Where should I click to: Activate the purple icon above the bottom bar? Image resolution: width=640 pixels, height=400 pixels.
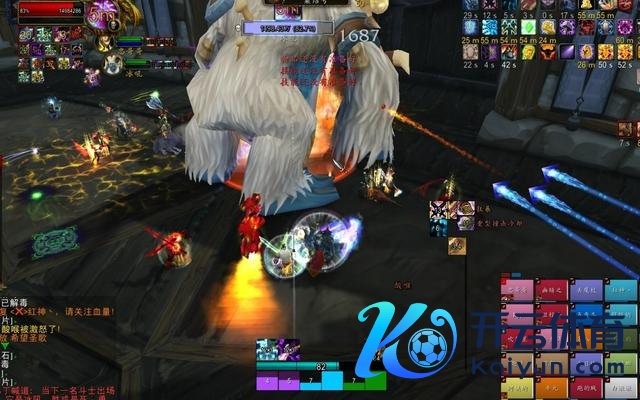pos(289,349)
